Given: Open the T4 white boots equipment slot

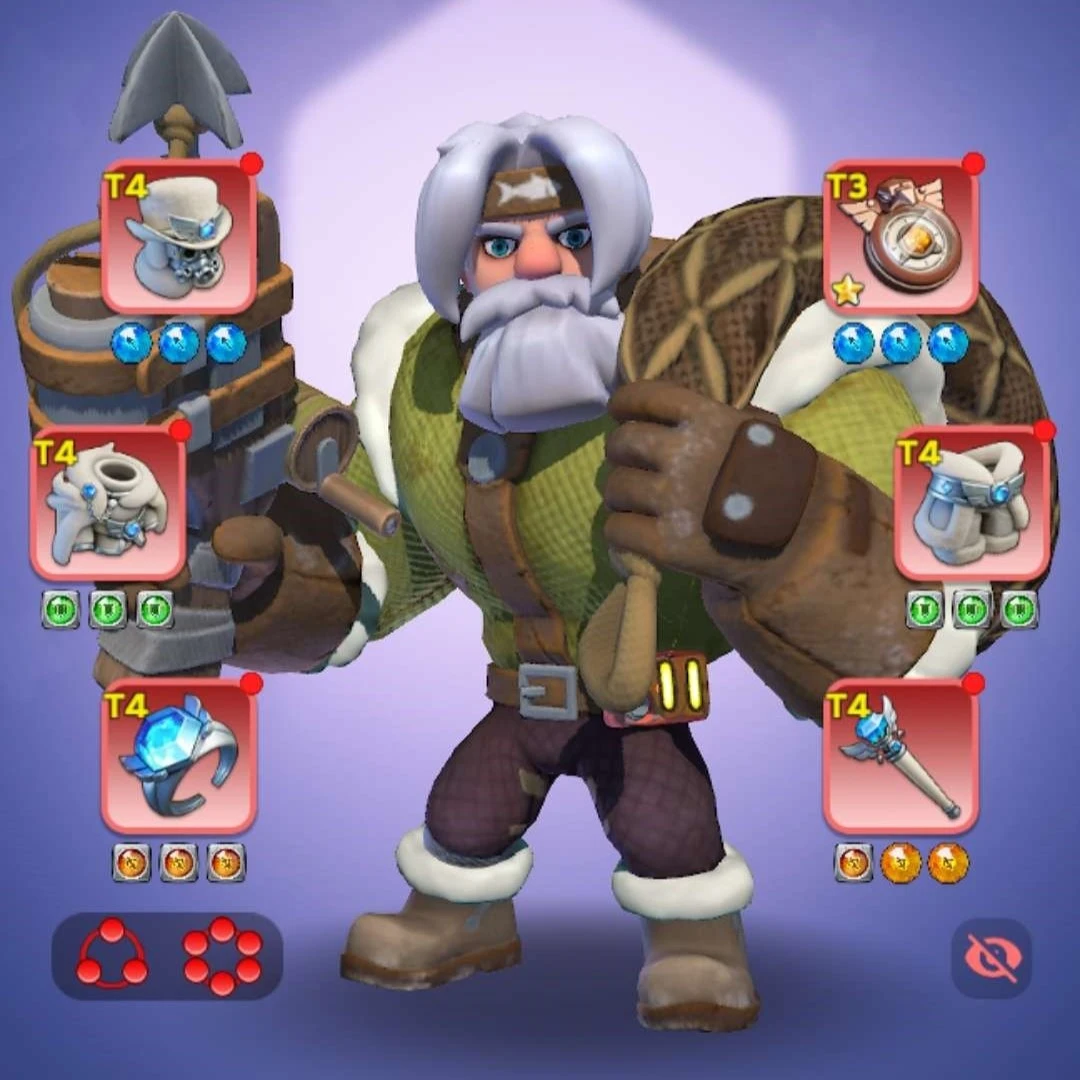Looking at the screenshot, I should click(x=972, y=503).
